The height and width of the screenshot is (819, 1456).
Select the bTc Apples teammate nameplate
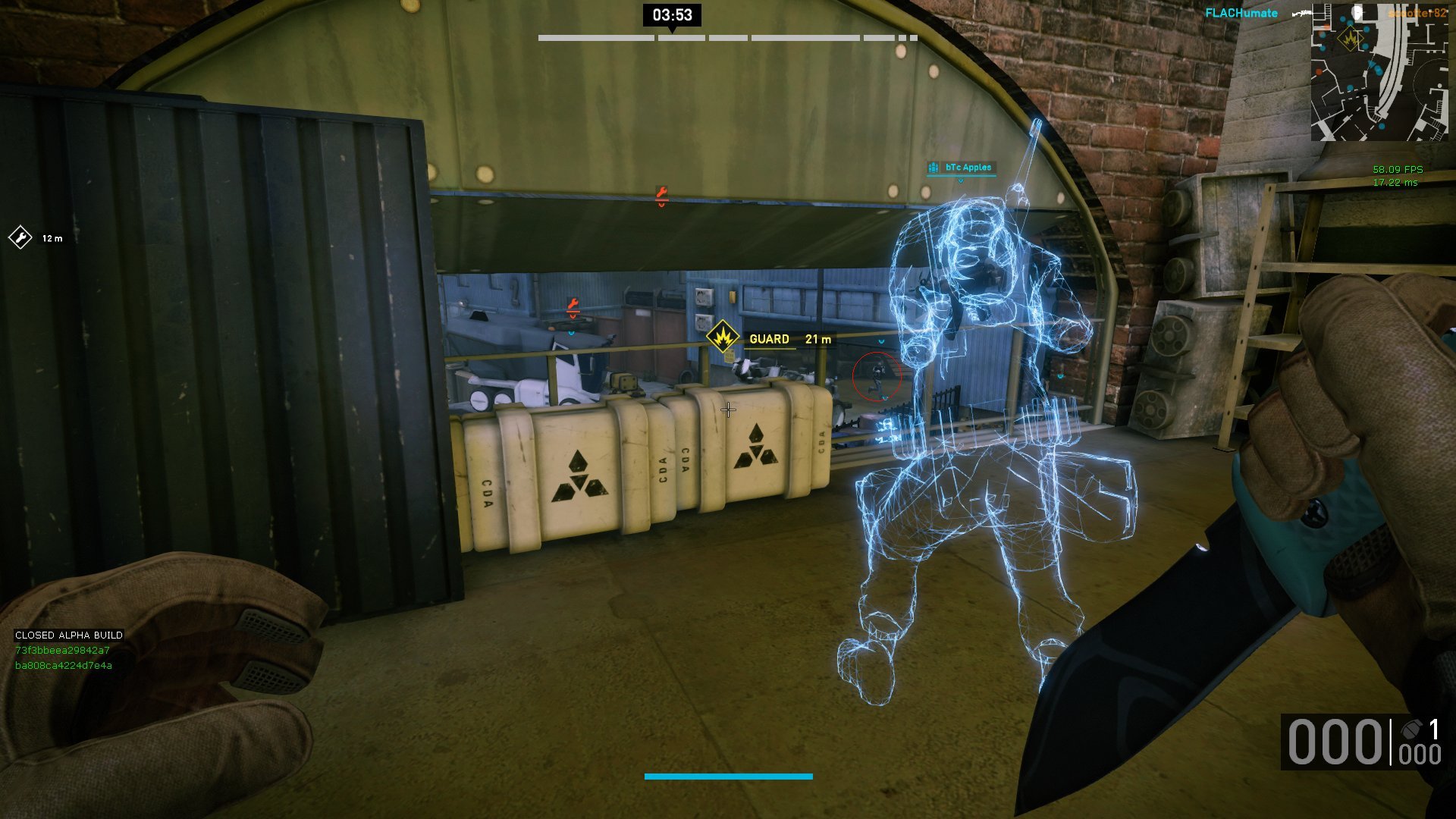[x=962, y=168]
